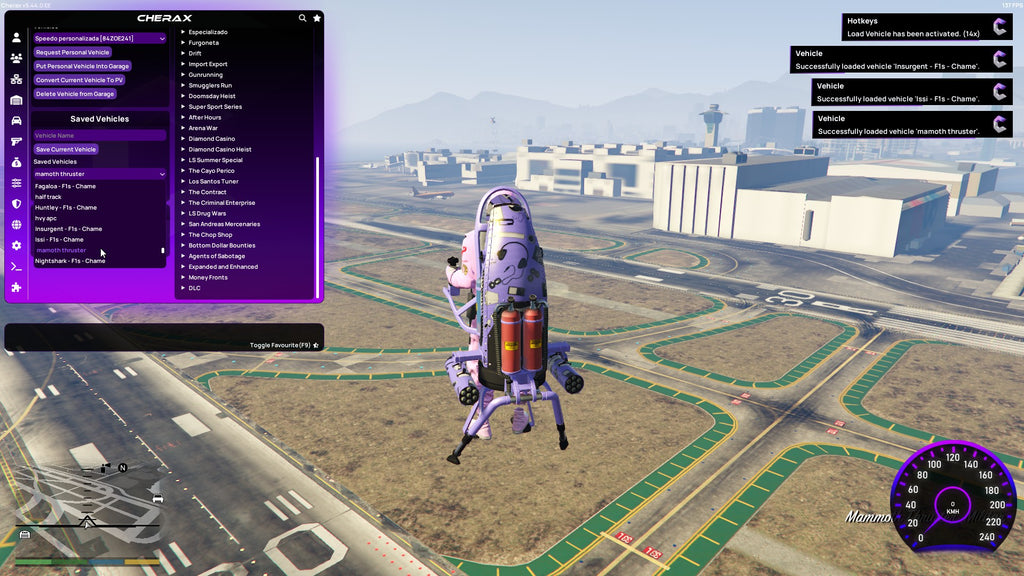1024x576 pixels.
Task: Put Personal Vehicle Into Garage
Action: click(82, 66)
